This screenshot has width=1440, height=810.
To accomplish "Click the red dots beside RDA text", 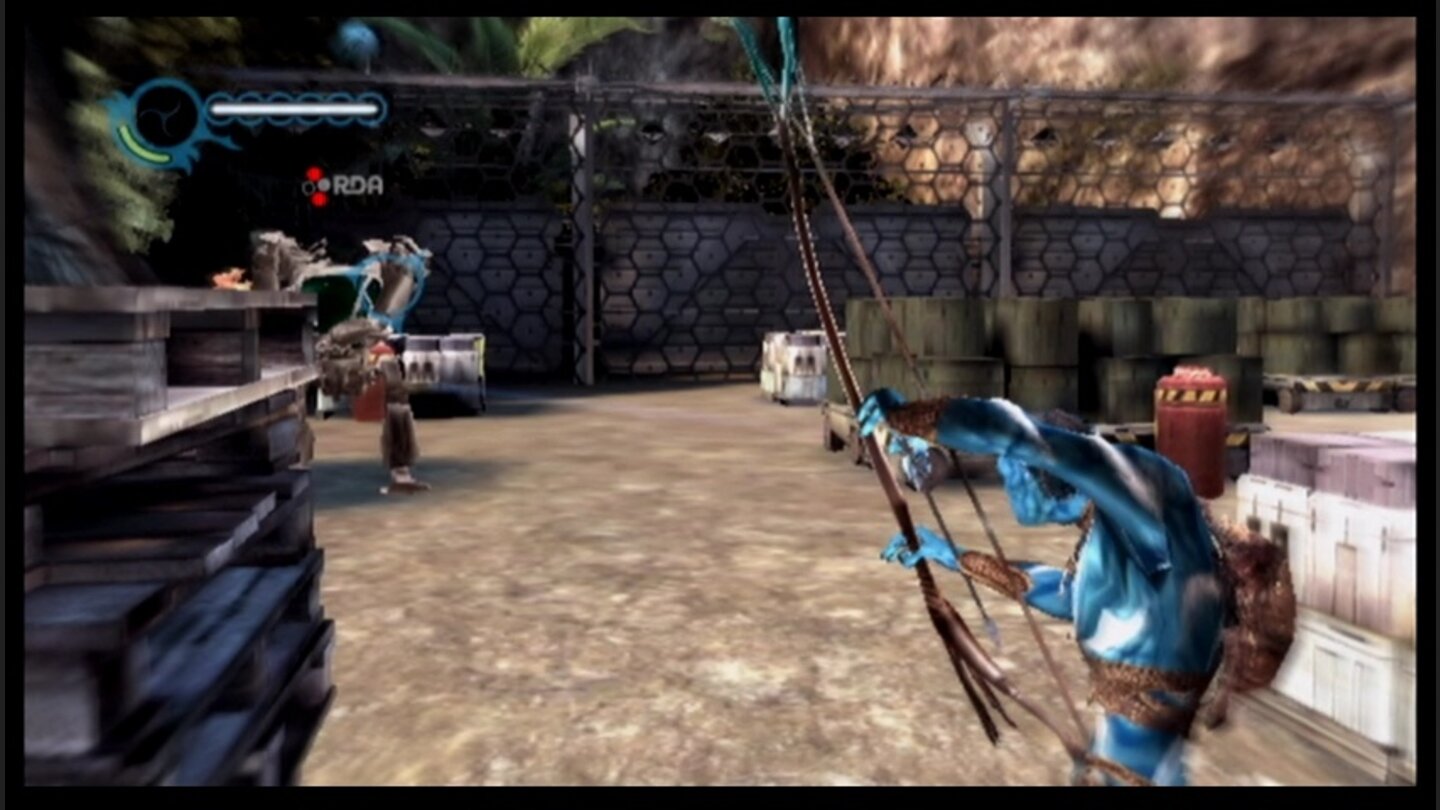I will pyautogui.click(x=317, y=184).
